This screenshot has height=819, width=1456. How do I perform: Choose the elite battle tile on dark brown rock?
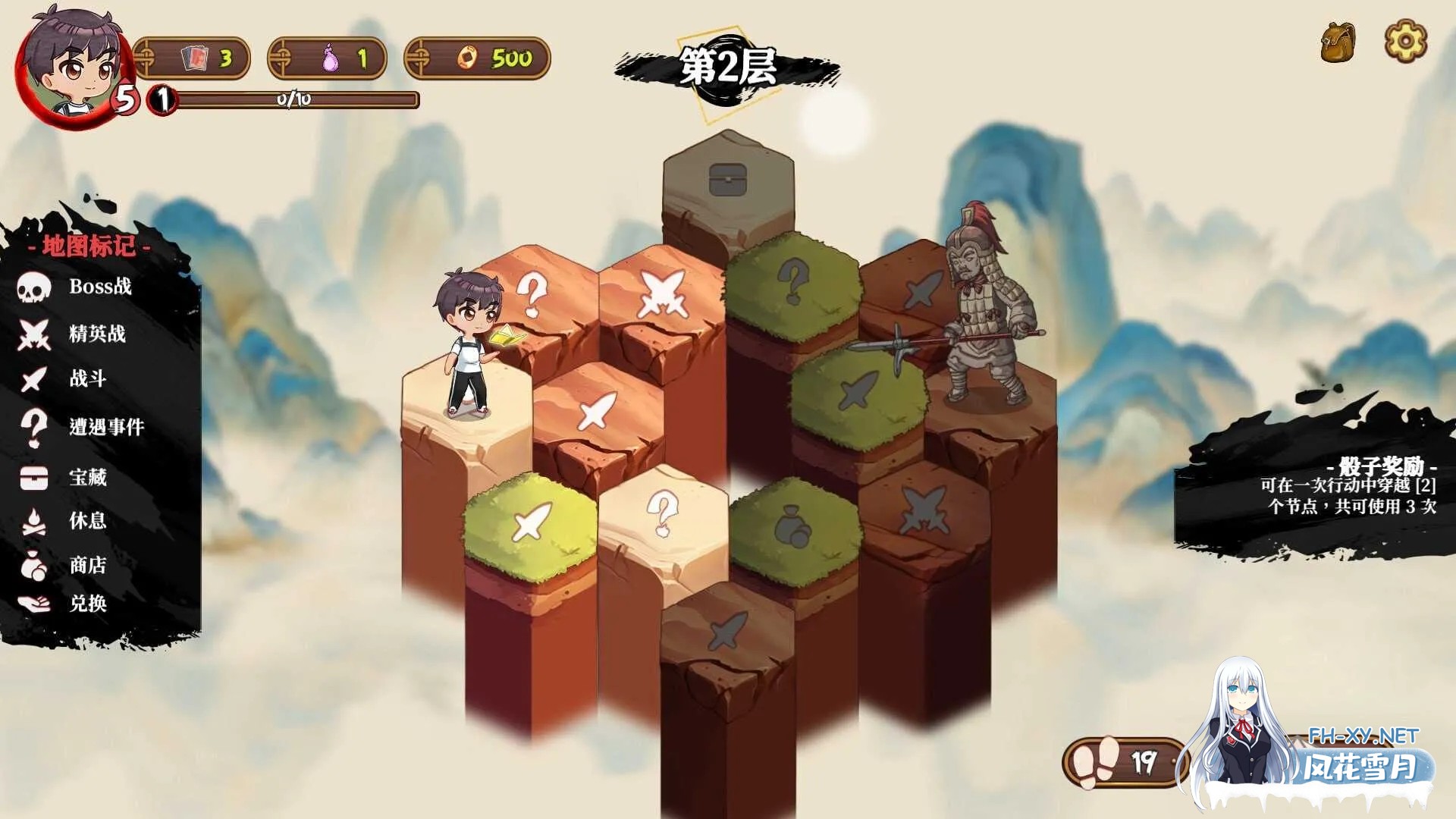tap(924, 510)
